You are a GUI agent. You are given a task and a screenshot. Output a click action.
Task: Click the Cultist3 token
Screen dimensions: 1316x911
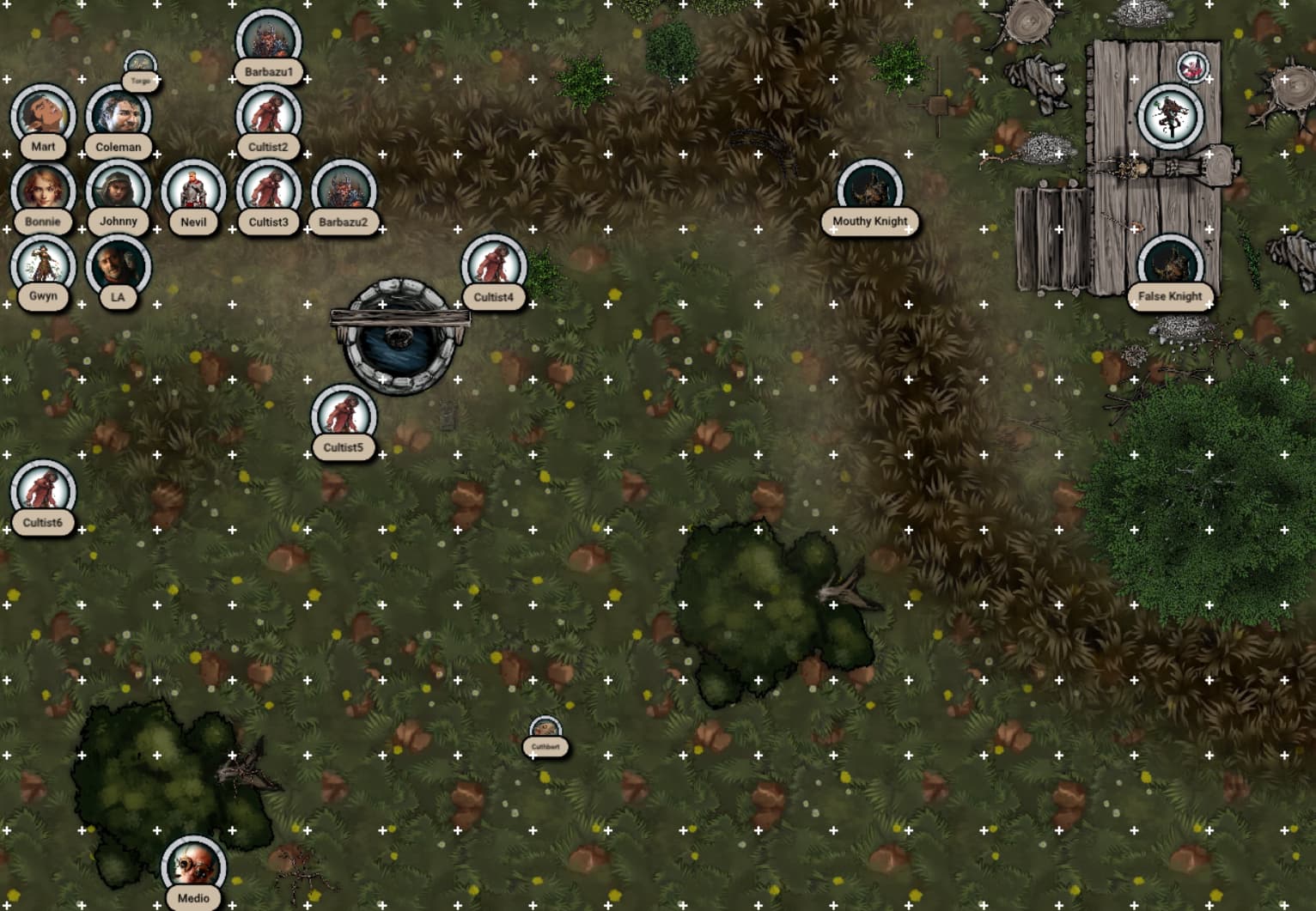pyautogui.click(x=268, y=191)
